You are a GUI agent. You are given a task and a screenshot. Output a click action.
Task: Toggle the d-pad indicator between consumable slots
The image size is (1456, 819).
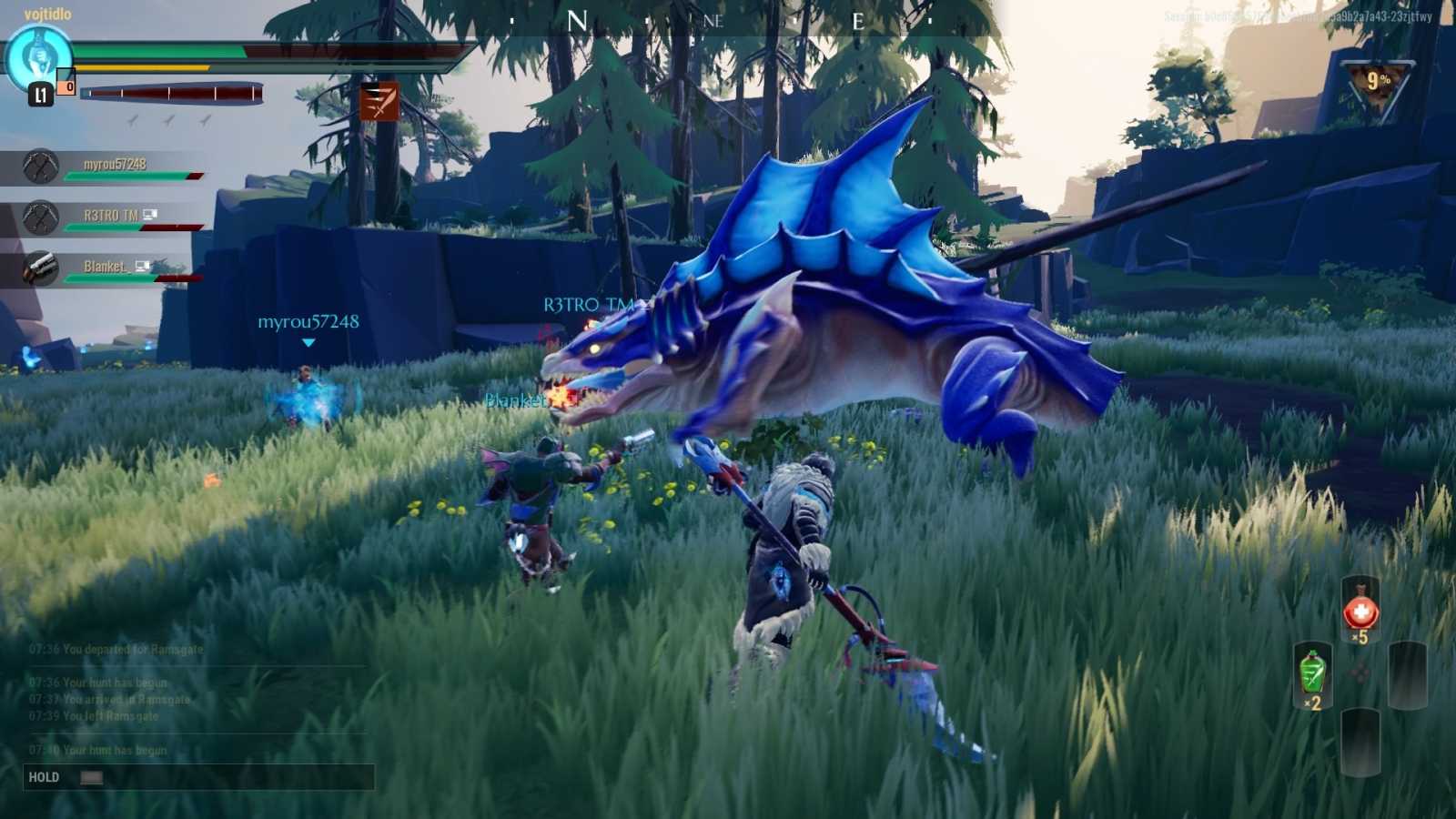tap(1359, 675)
